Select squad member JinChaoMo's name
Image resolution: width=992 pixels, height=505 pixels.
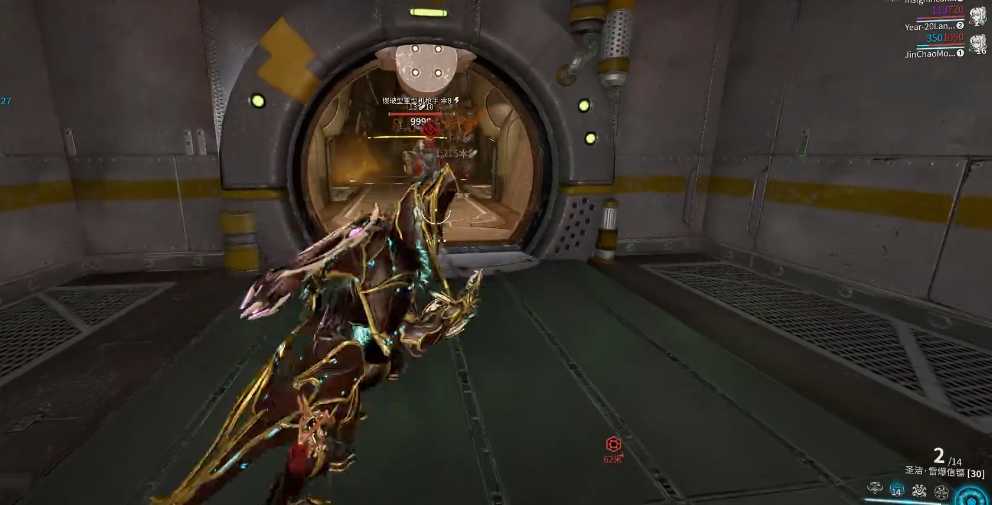click(x=928, y=52)
